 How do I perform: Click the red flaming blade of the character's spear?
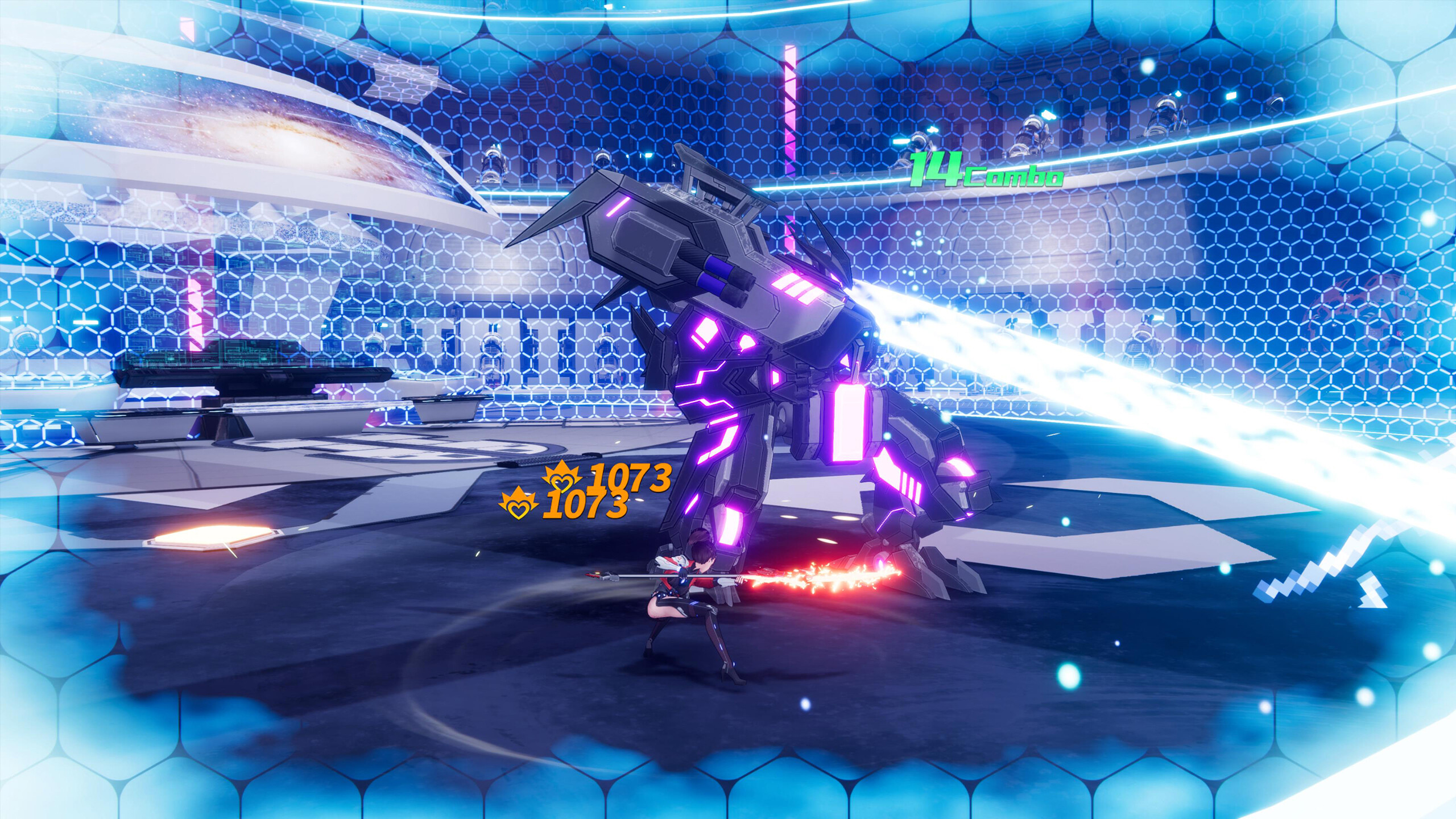(808, 580)
